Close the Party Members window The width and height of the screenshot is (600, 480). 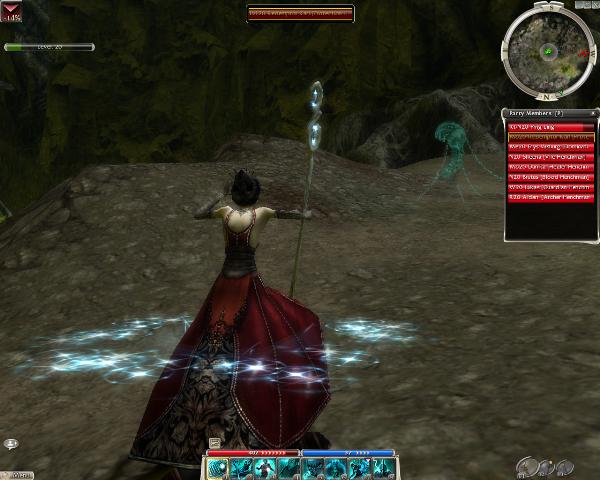tap(593, 114)
